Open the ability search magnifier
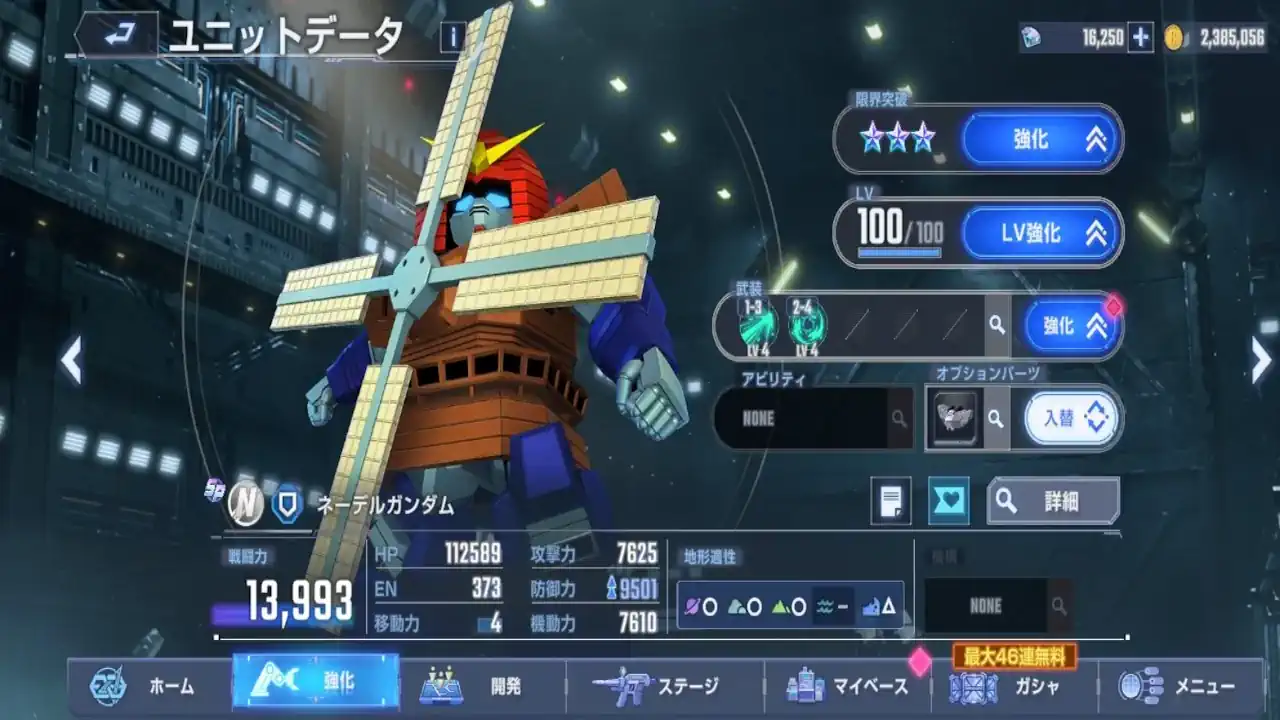Screen dimensions: 1280x720 click(899, 419)
